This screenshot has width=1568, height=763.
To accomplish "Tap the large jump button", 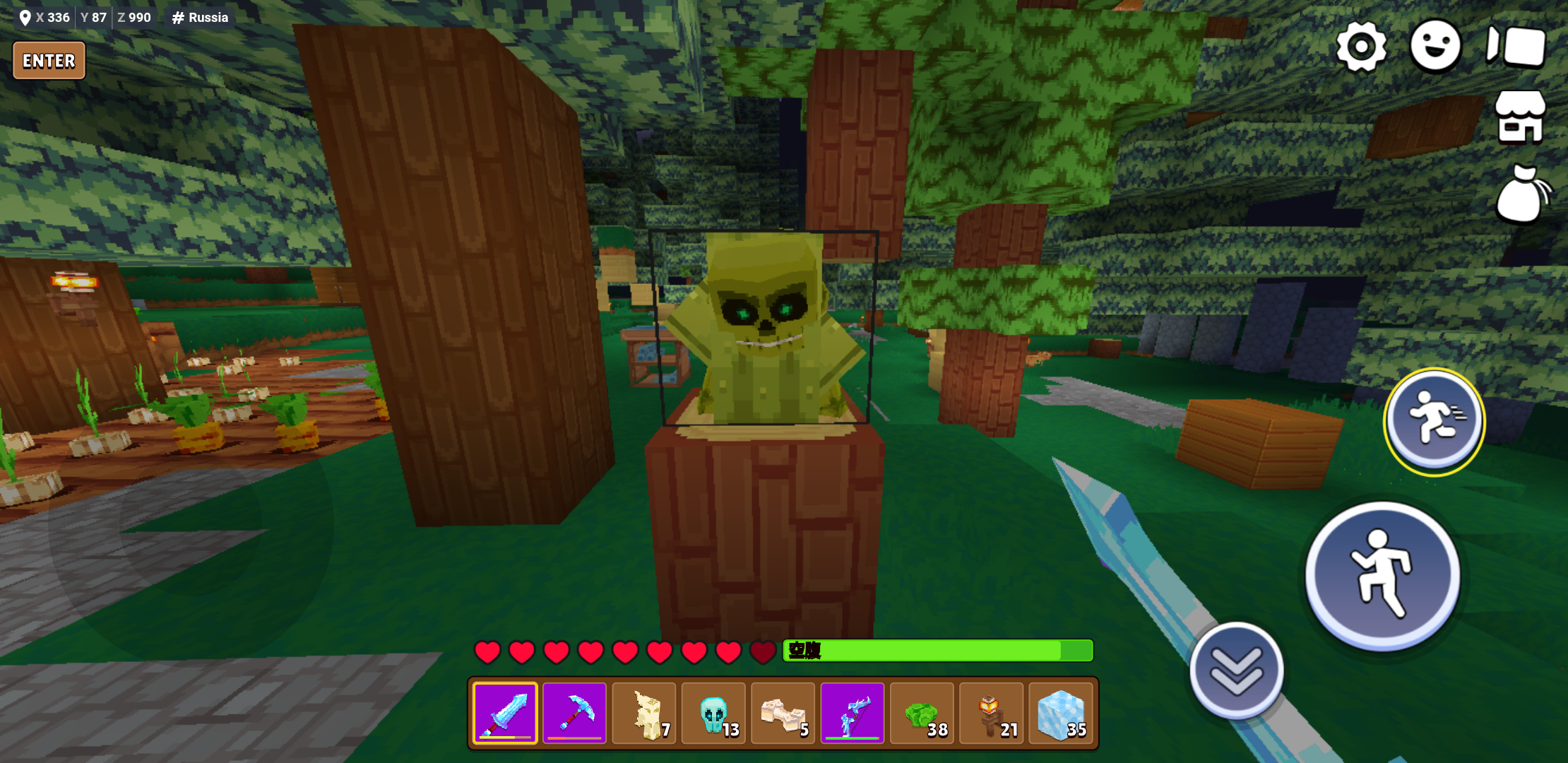I will click(1382, 574).
